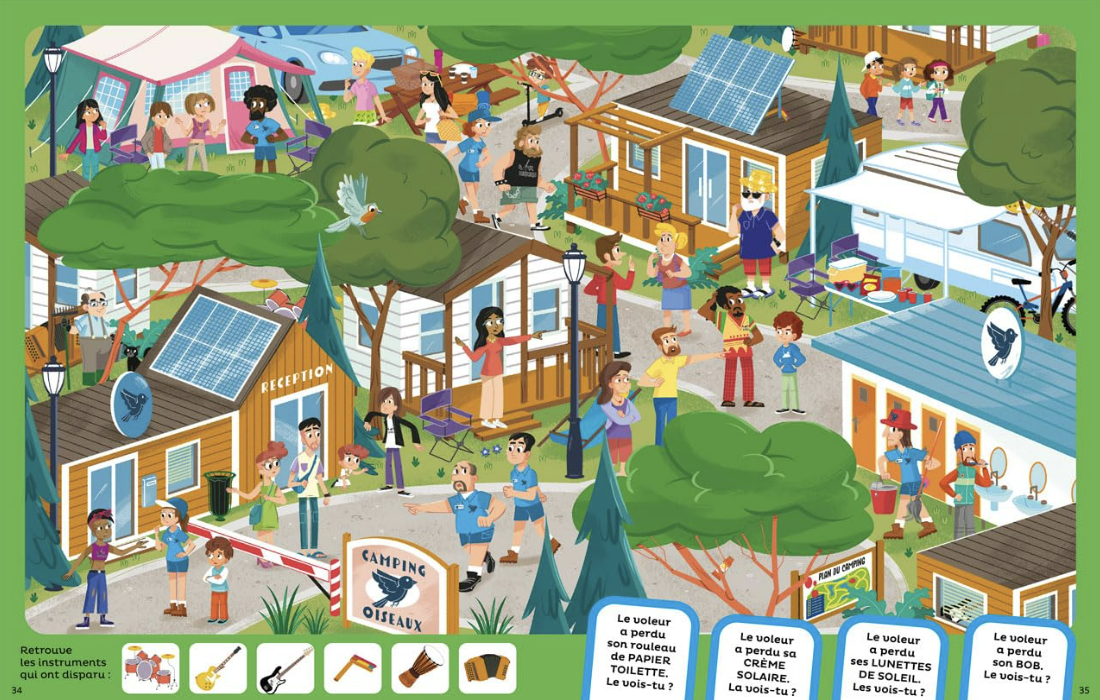Select the drum kit instrument tile

151,668
